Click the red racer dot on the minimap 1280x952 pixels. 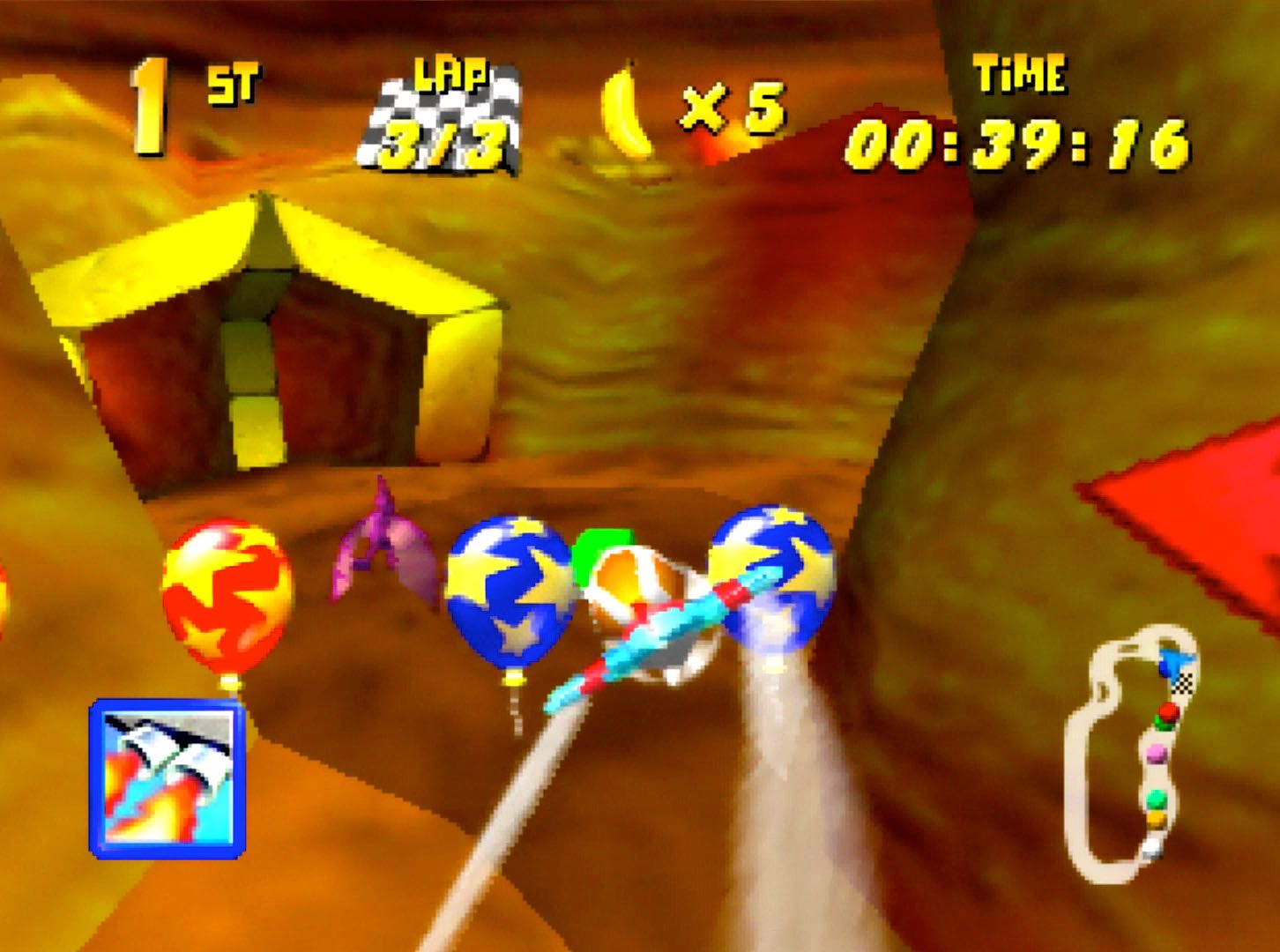(1168, 710)
